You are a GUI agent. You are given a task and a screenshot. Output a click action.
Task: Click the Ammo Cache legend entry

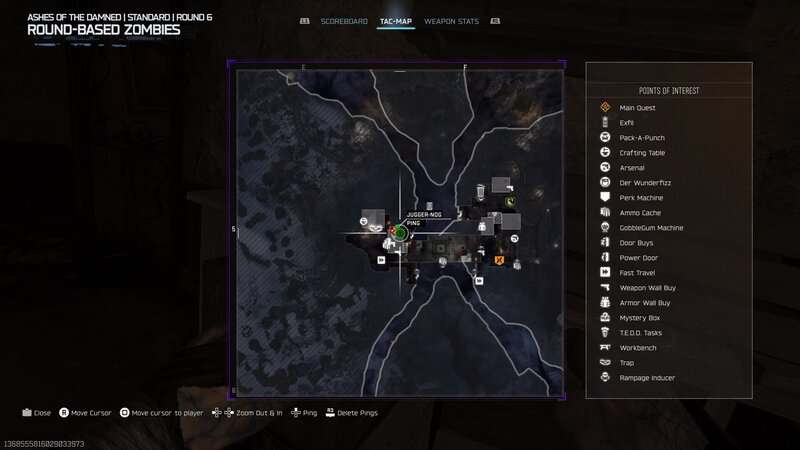(640, 213)
